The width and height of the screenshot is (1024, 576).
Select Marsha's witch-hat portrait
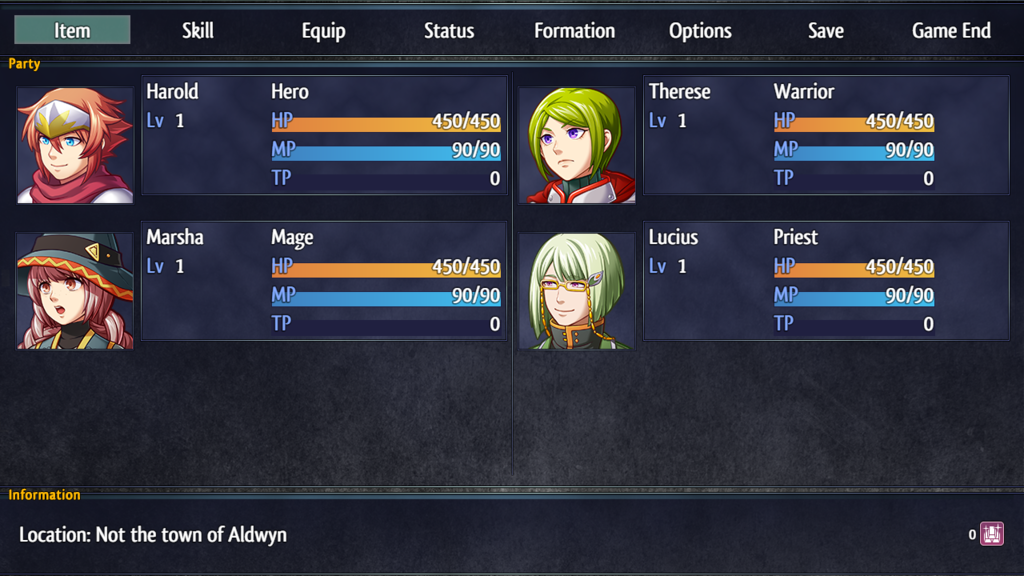point(75,291)
